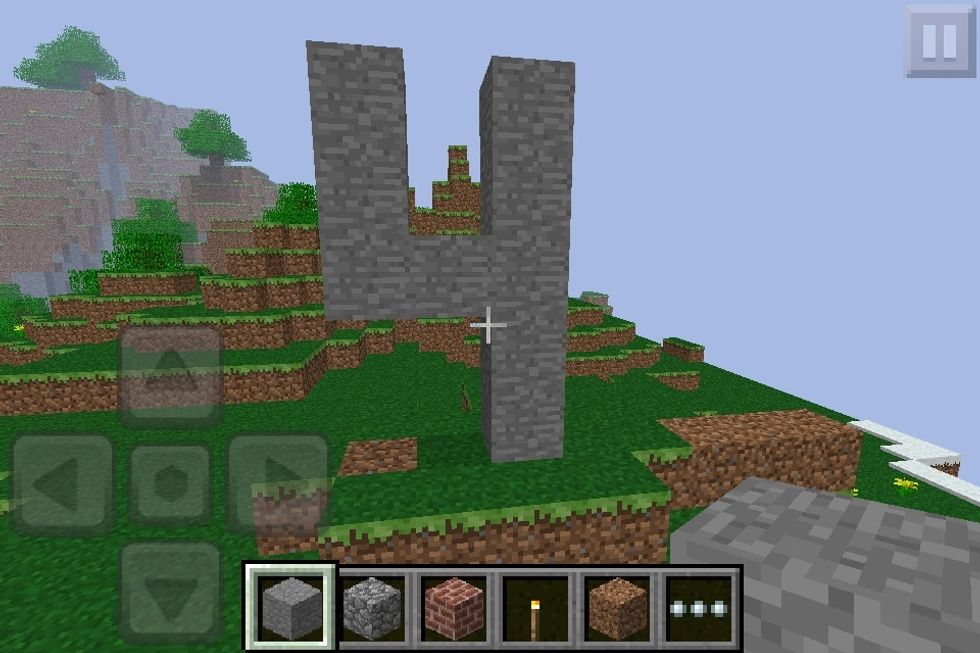This screenshot has height=653, width=980.
Task: Tap the right strafe arrow
Action: pyautogui.click(x=278, y=484)
